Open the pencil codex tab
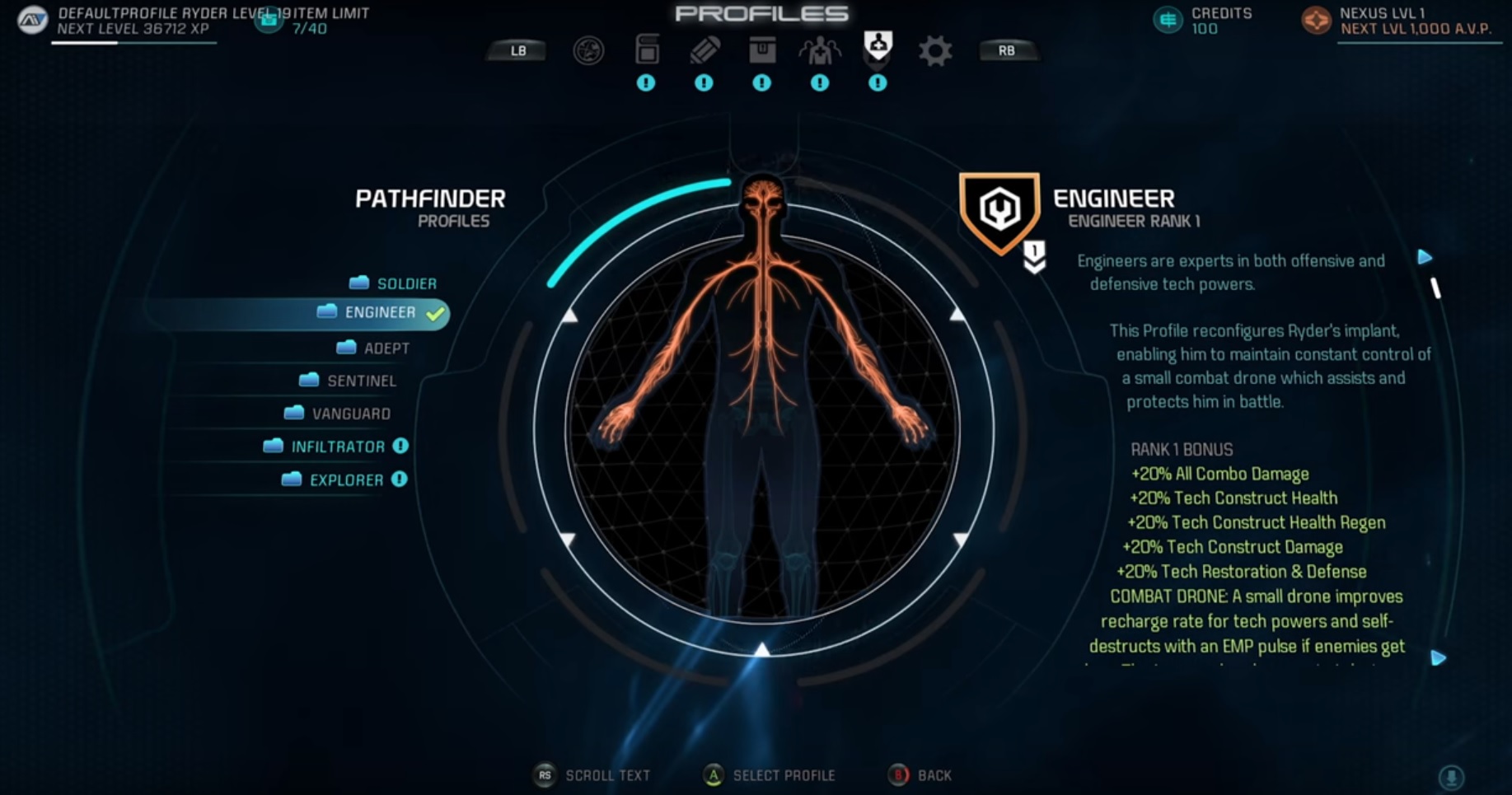 click(705, 50)
